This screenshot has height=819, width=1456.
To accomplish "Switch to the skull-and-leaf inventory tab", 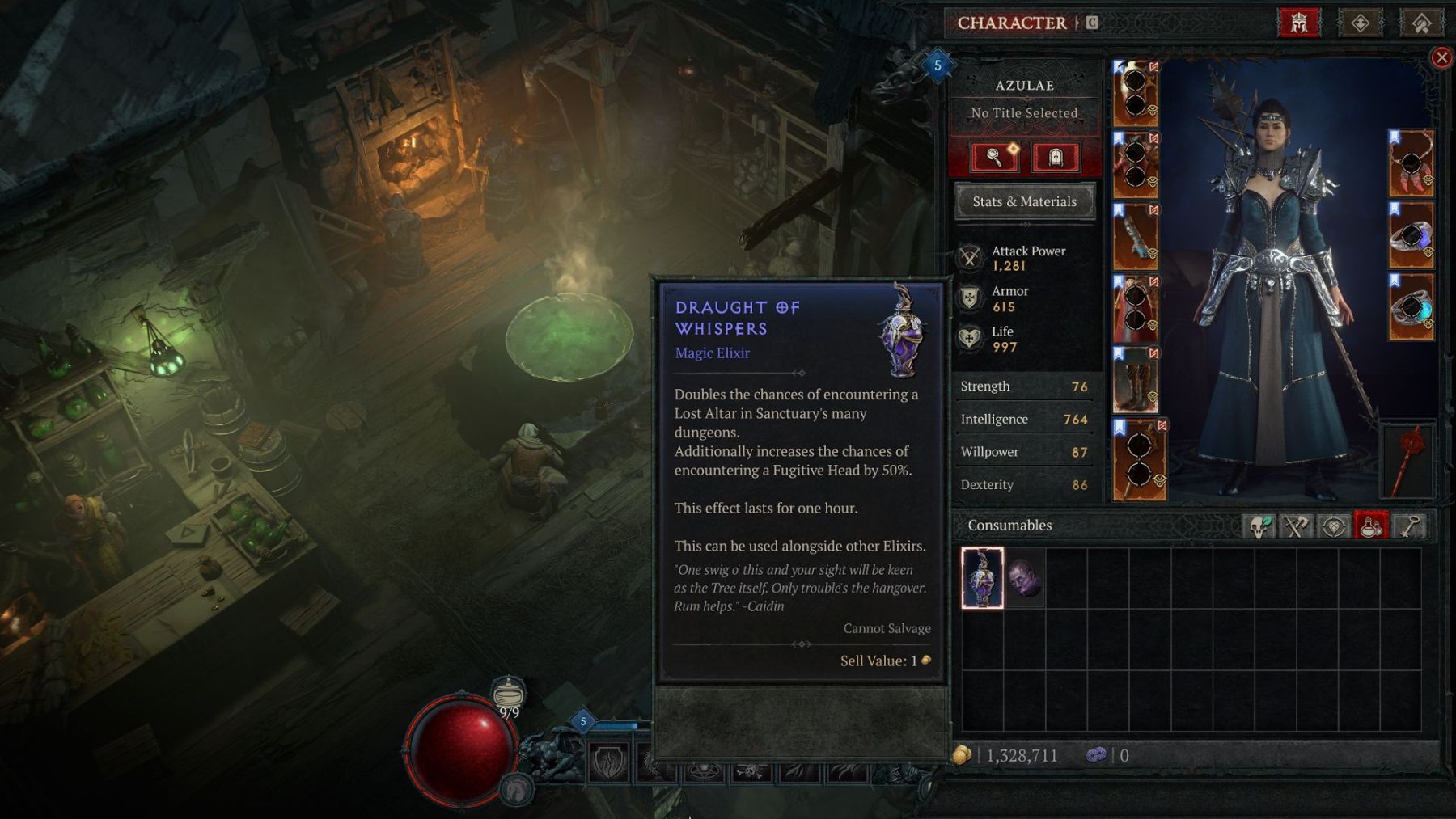I will [1259, 526].
